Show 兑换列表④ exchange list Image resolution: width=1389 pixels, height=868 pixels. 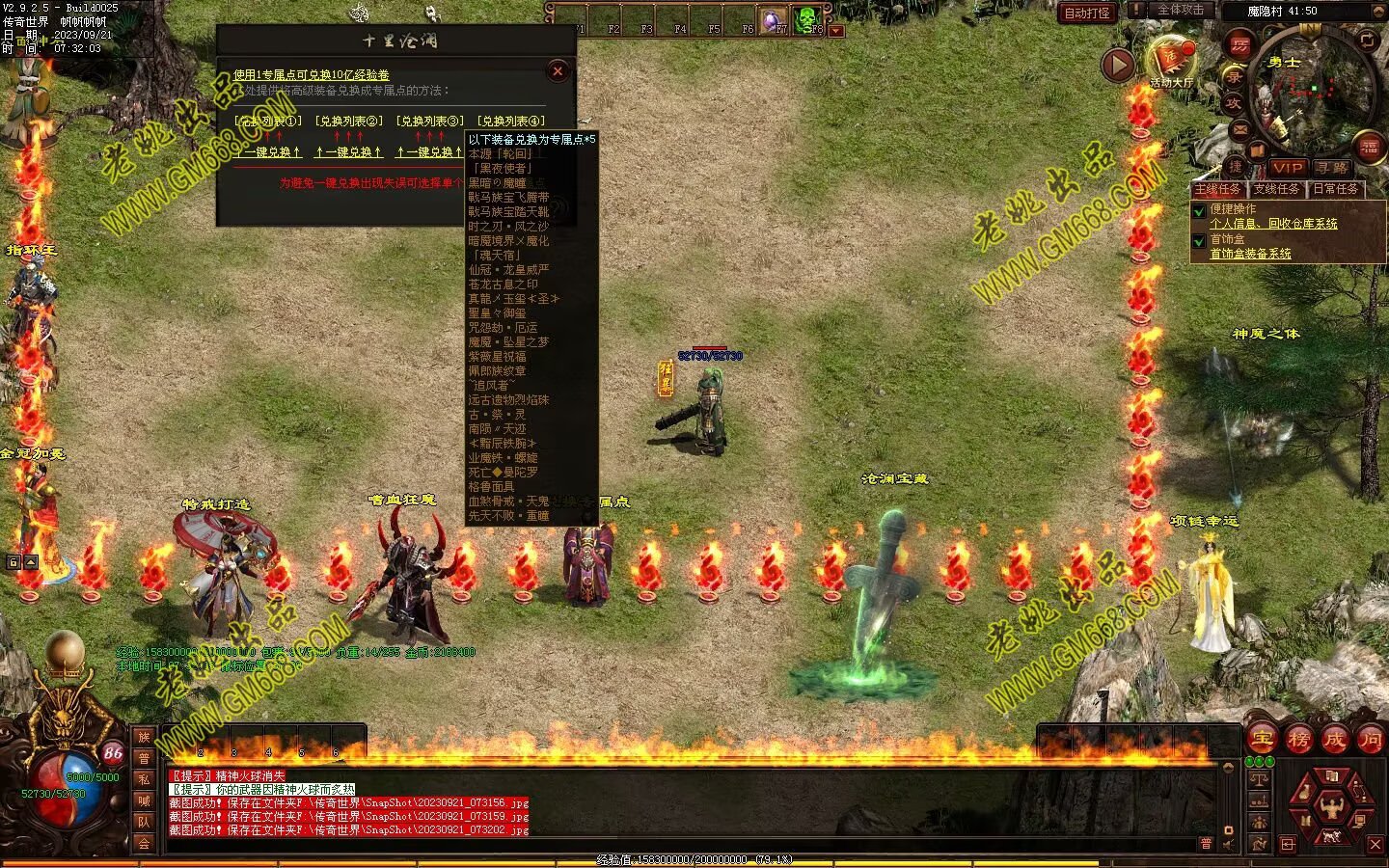click(x=511, y=122)
